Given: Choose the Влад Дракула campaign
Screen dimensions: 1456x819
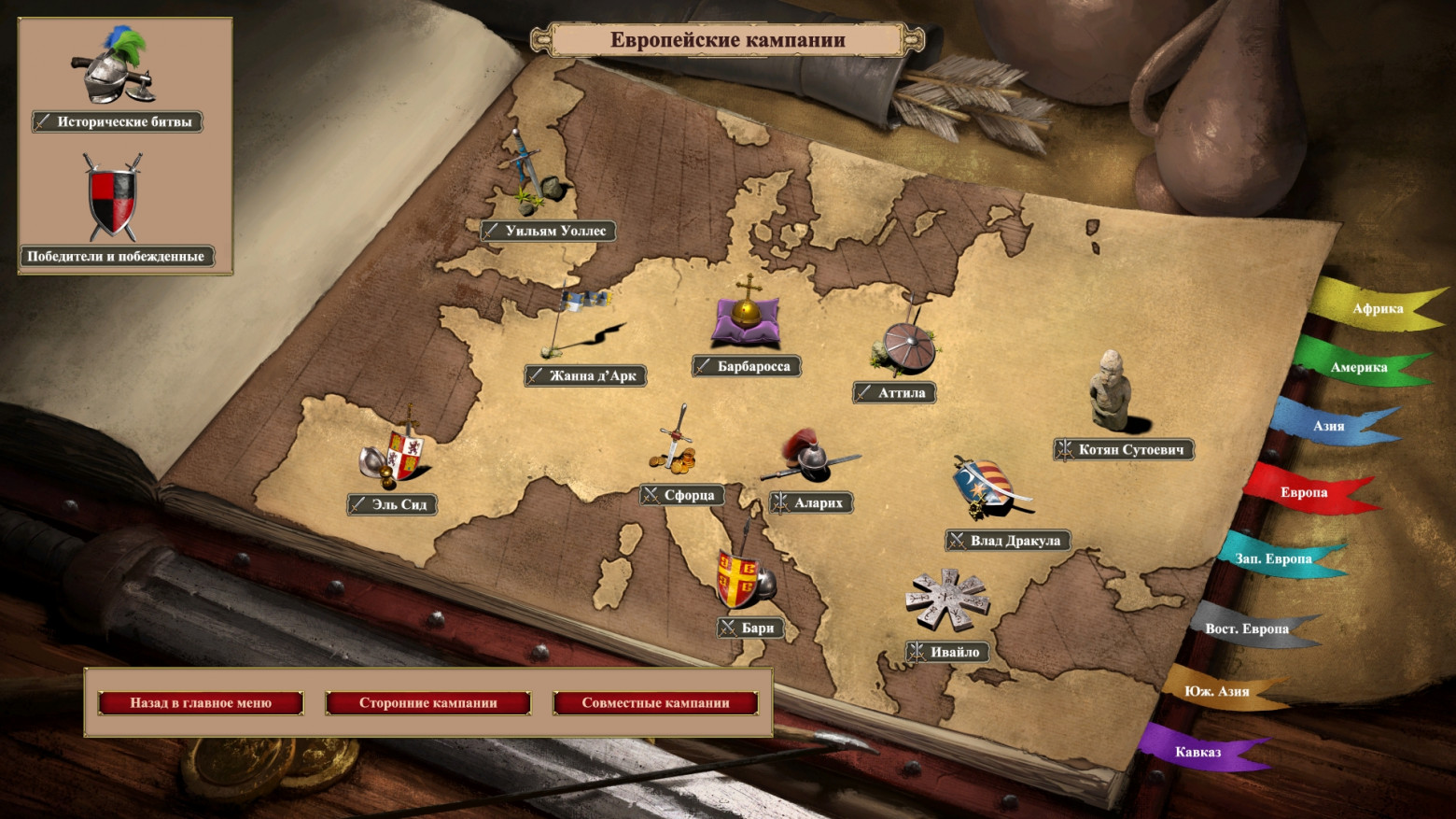Looking at the screenshot, I should [1008, 540].
